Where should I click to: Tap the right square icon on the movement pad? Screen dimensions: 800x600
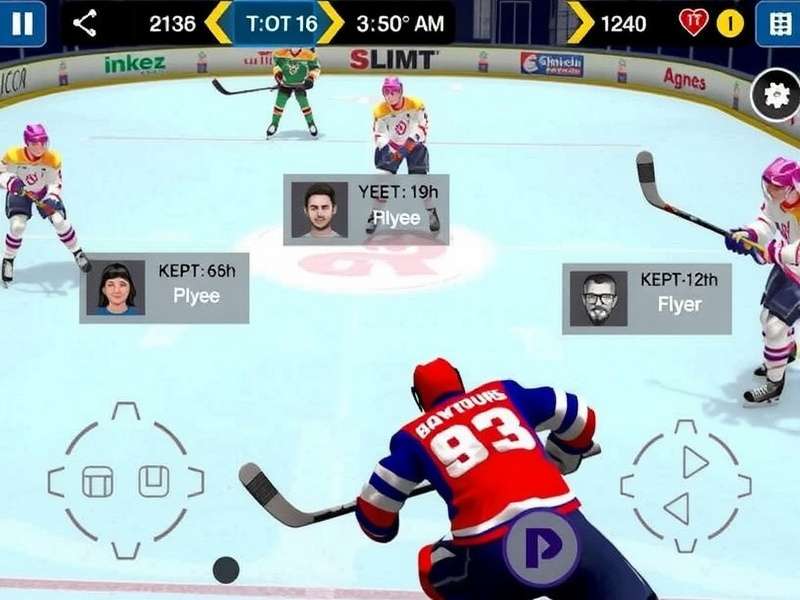pos(152,481)
